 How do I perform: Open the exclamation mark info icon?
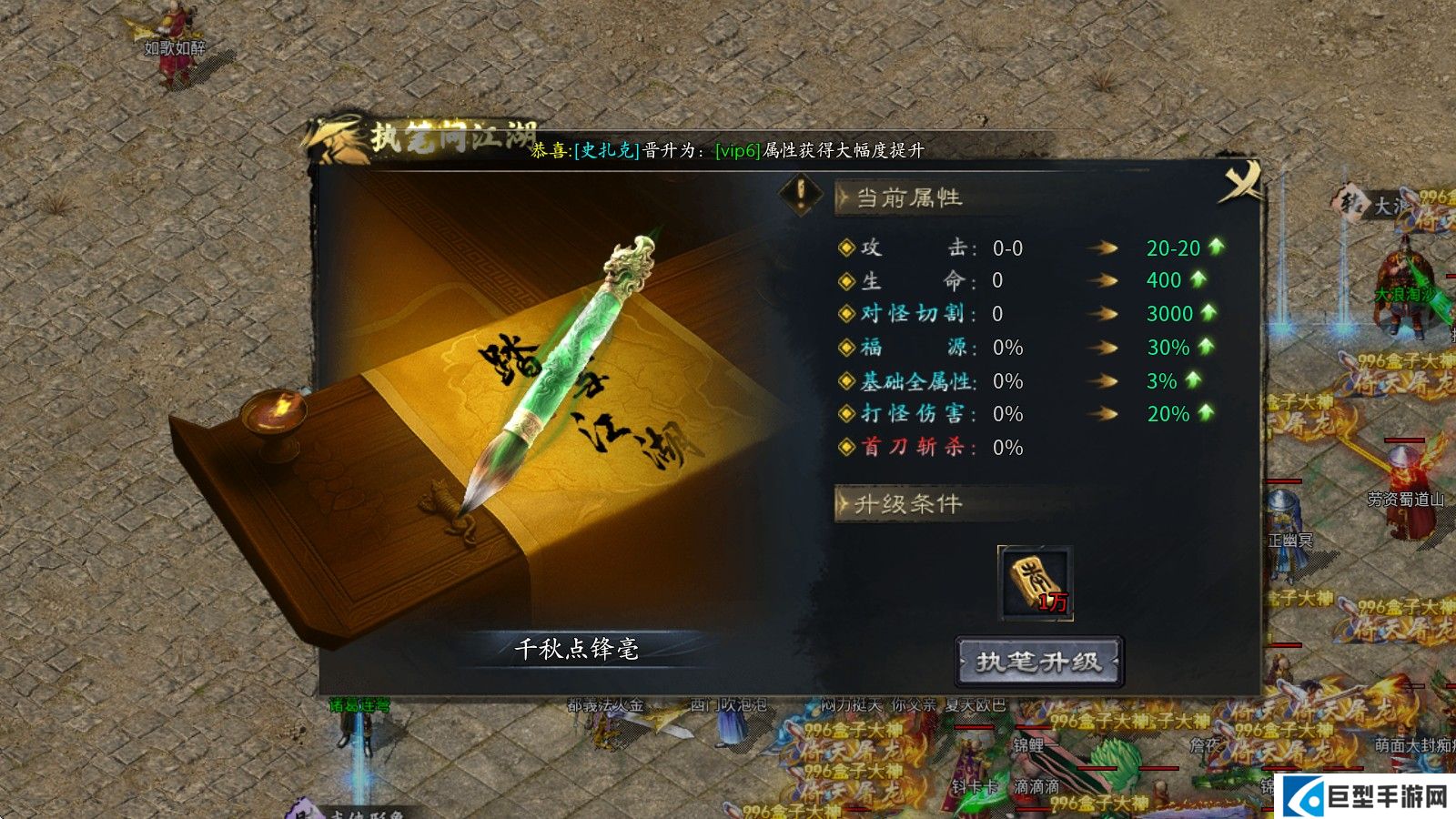[801, 194]
